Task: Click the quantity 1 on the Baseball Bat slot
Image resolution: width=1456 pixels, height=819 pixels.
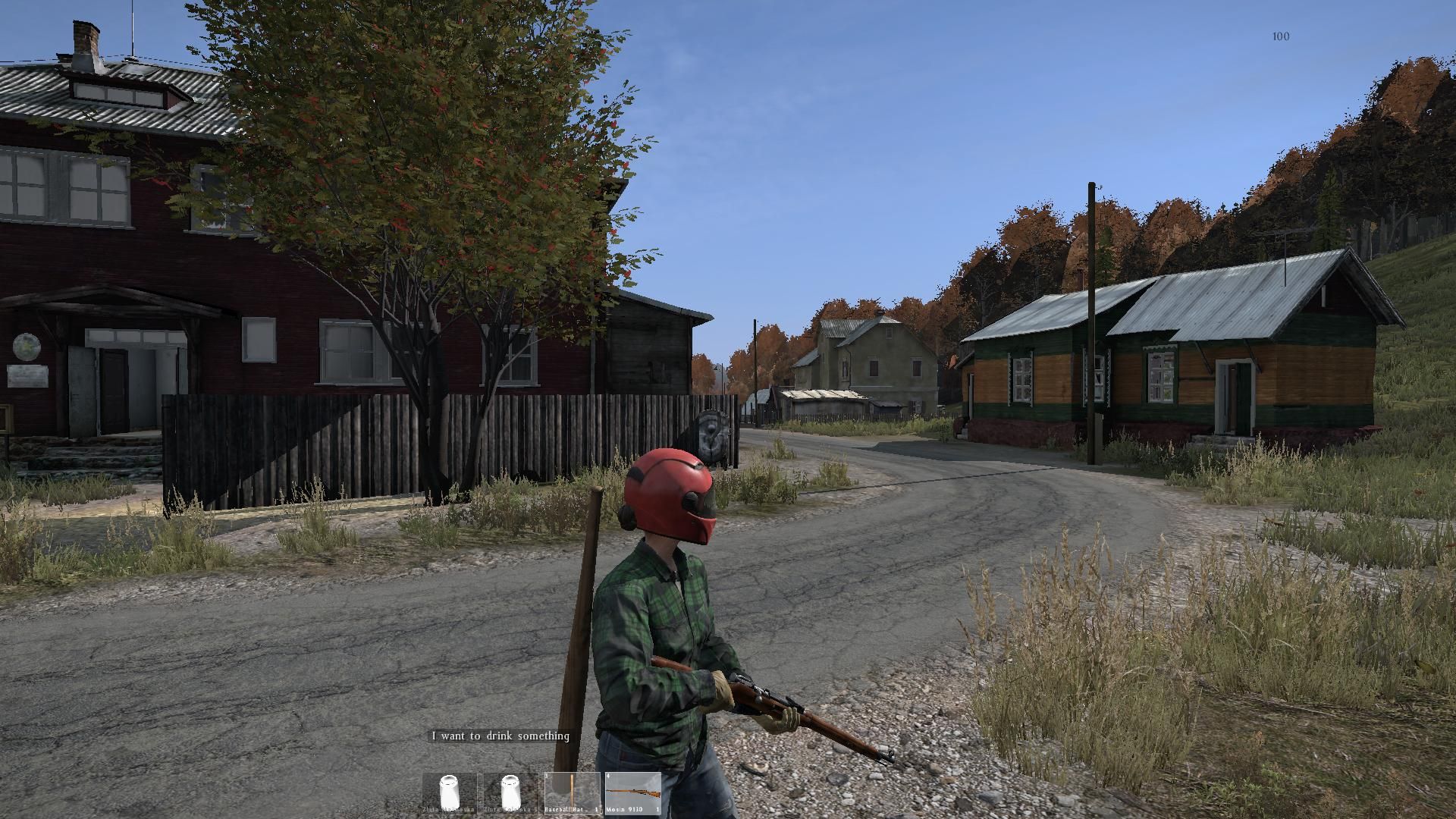Action: coord(597,809)
